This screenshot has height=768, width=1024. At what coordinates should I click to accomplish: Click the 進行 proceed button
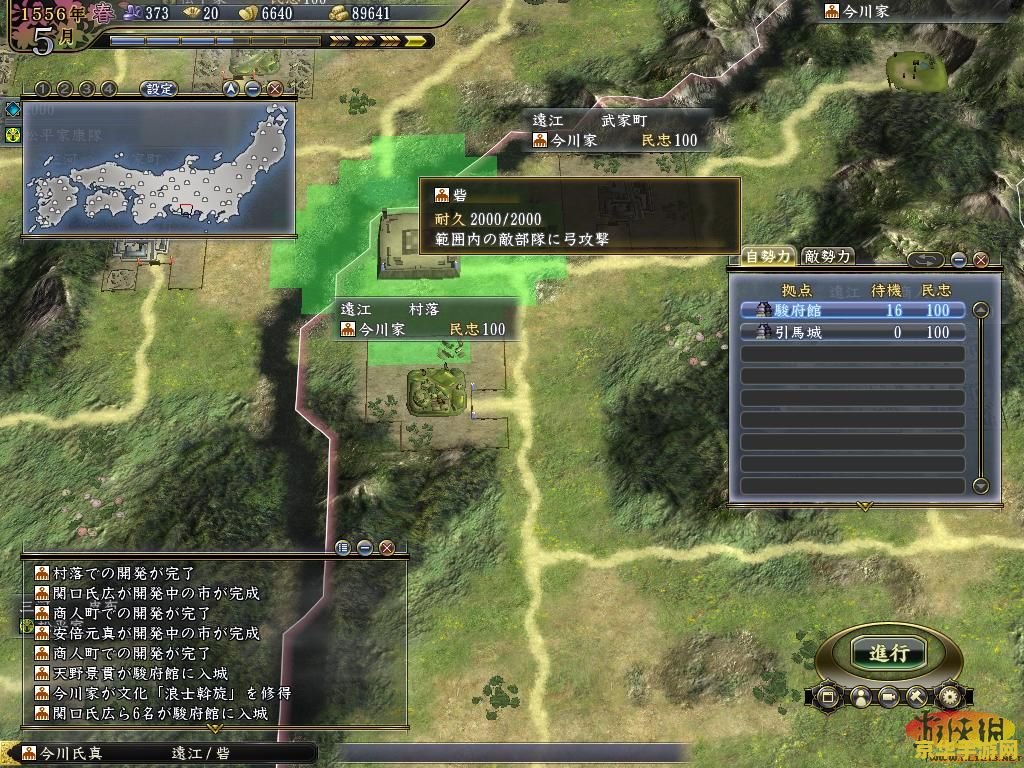click(888, 653)
